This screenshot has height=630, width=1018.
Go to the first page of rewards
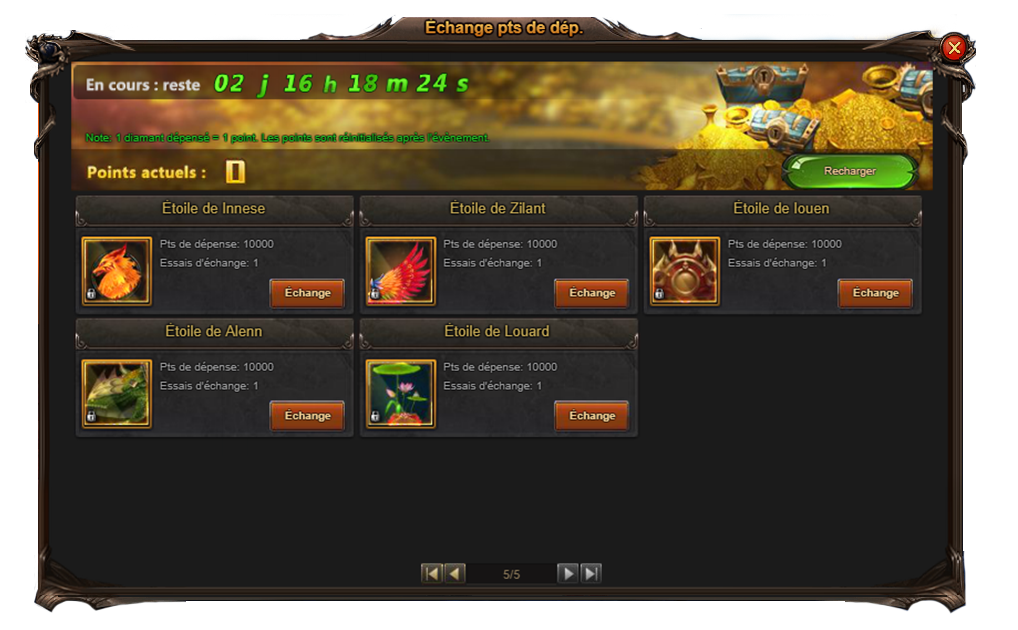point(432,573)
